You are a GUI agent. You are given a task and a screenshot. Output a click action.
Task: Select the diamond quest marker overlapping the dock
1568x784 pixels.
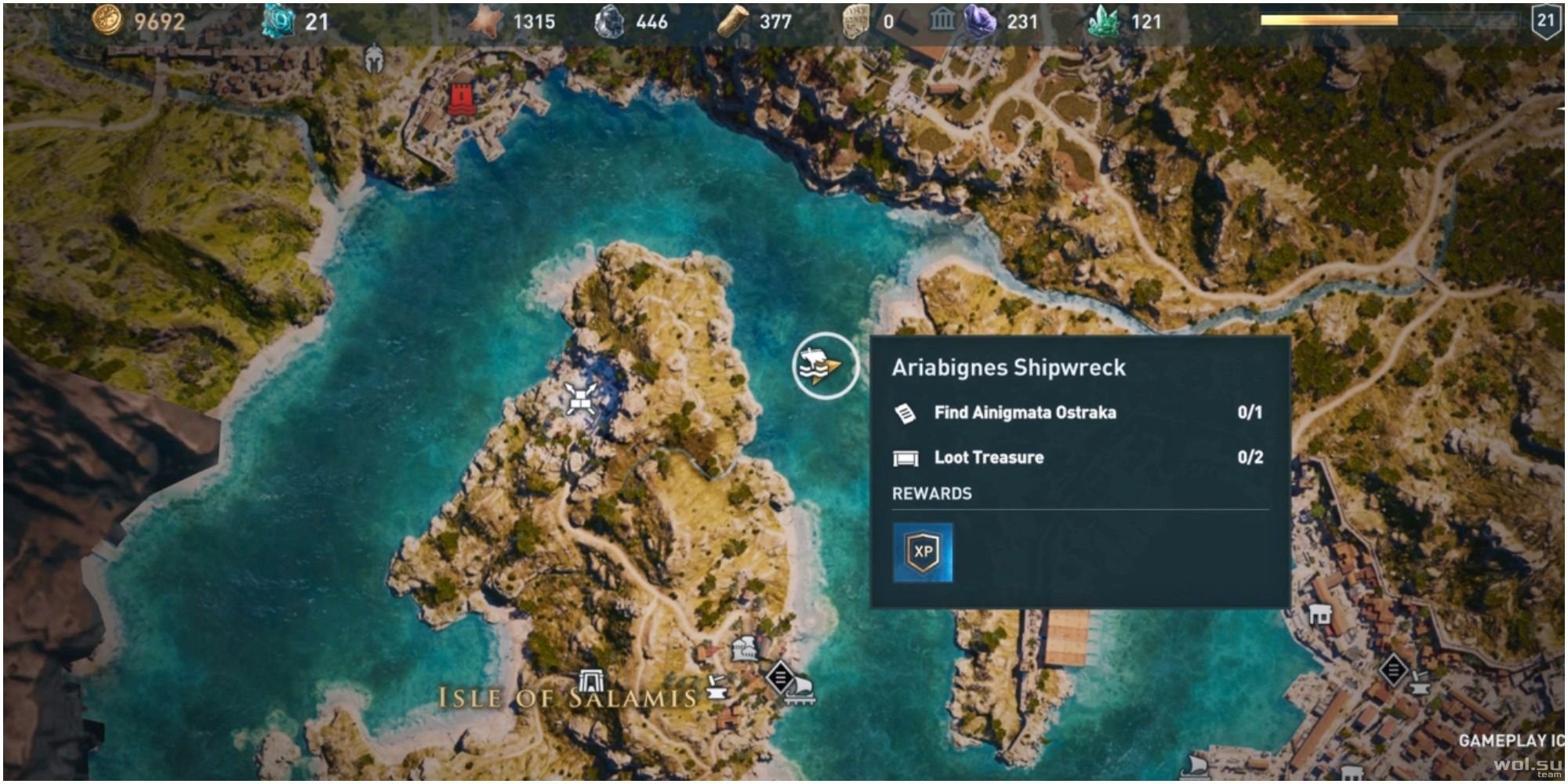coord(780,677)
